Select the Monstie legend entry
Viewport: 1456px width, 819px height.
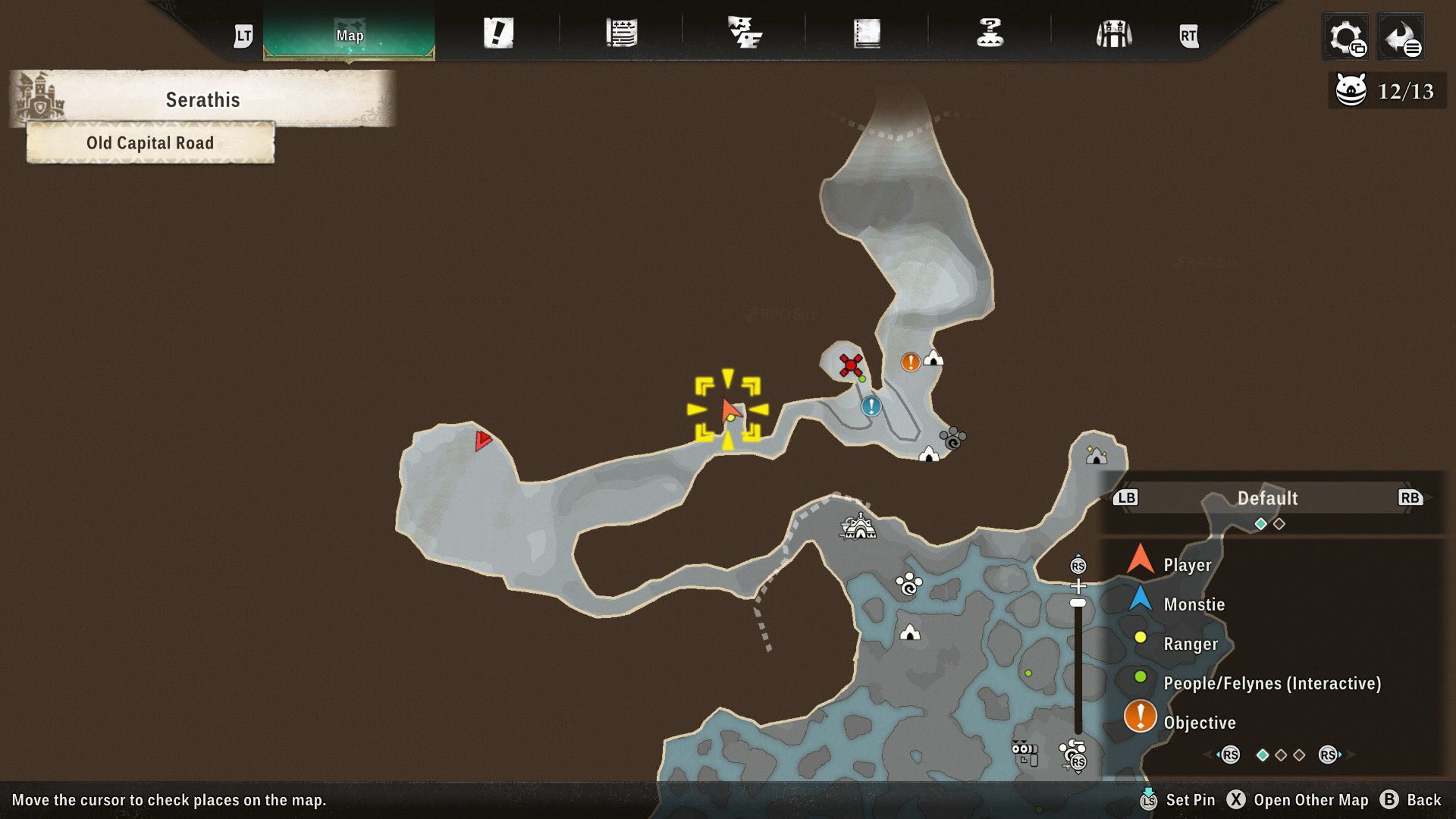pyautogui.click(x=1193, y=604)
